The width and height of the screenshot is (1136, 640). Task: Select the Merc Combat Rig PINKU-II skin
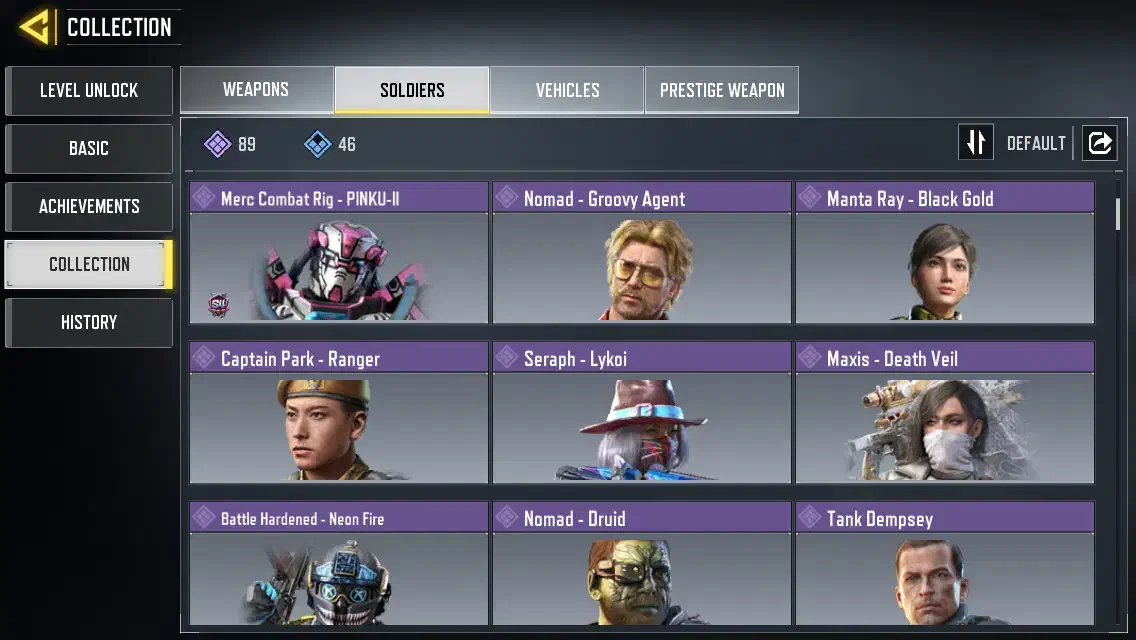click(339, 253)
